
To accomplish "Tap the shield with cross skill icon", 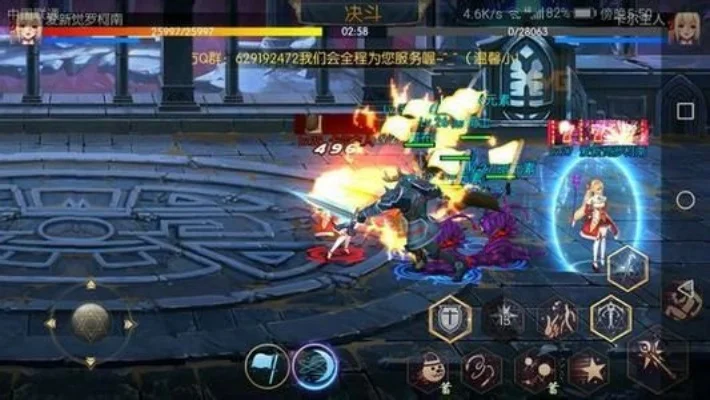I will tap(449, 319).
